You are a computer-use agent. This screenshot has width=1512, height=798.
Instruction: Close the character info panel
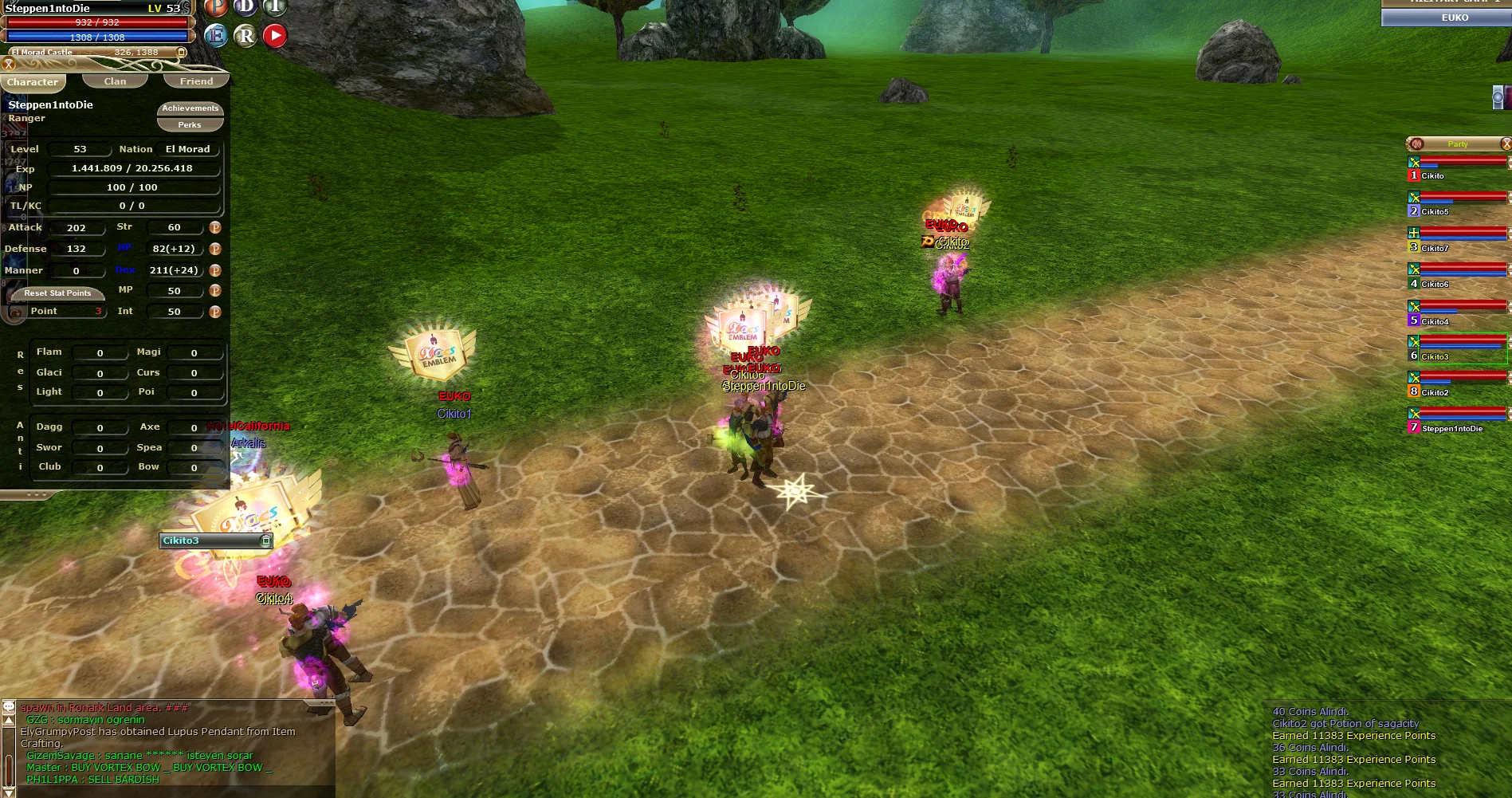(9, 65)
